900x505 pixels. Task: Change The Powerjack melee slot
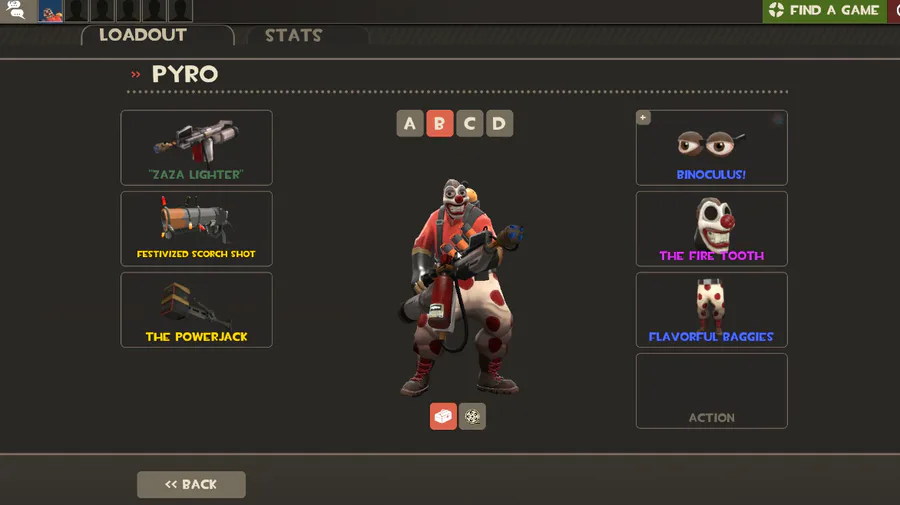196,309
